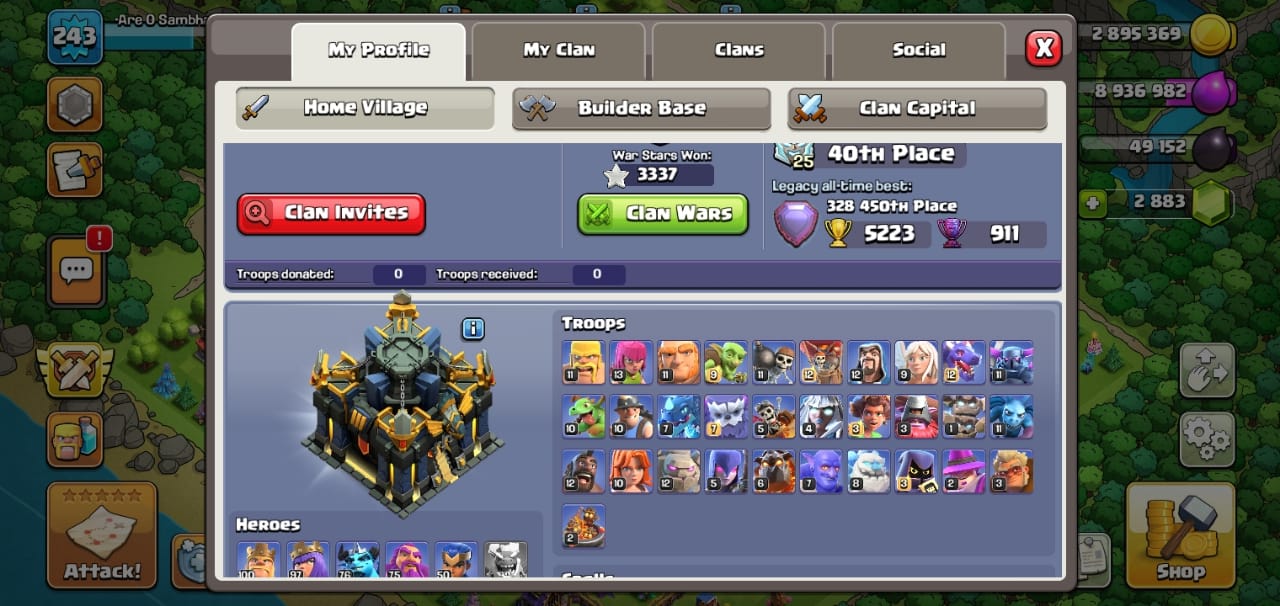Image resolution: width=1280 pixels, height=606 pixels.
Task: Open the Shop
Action: [x=1180, y=535]
